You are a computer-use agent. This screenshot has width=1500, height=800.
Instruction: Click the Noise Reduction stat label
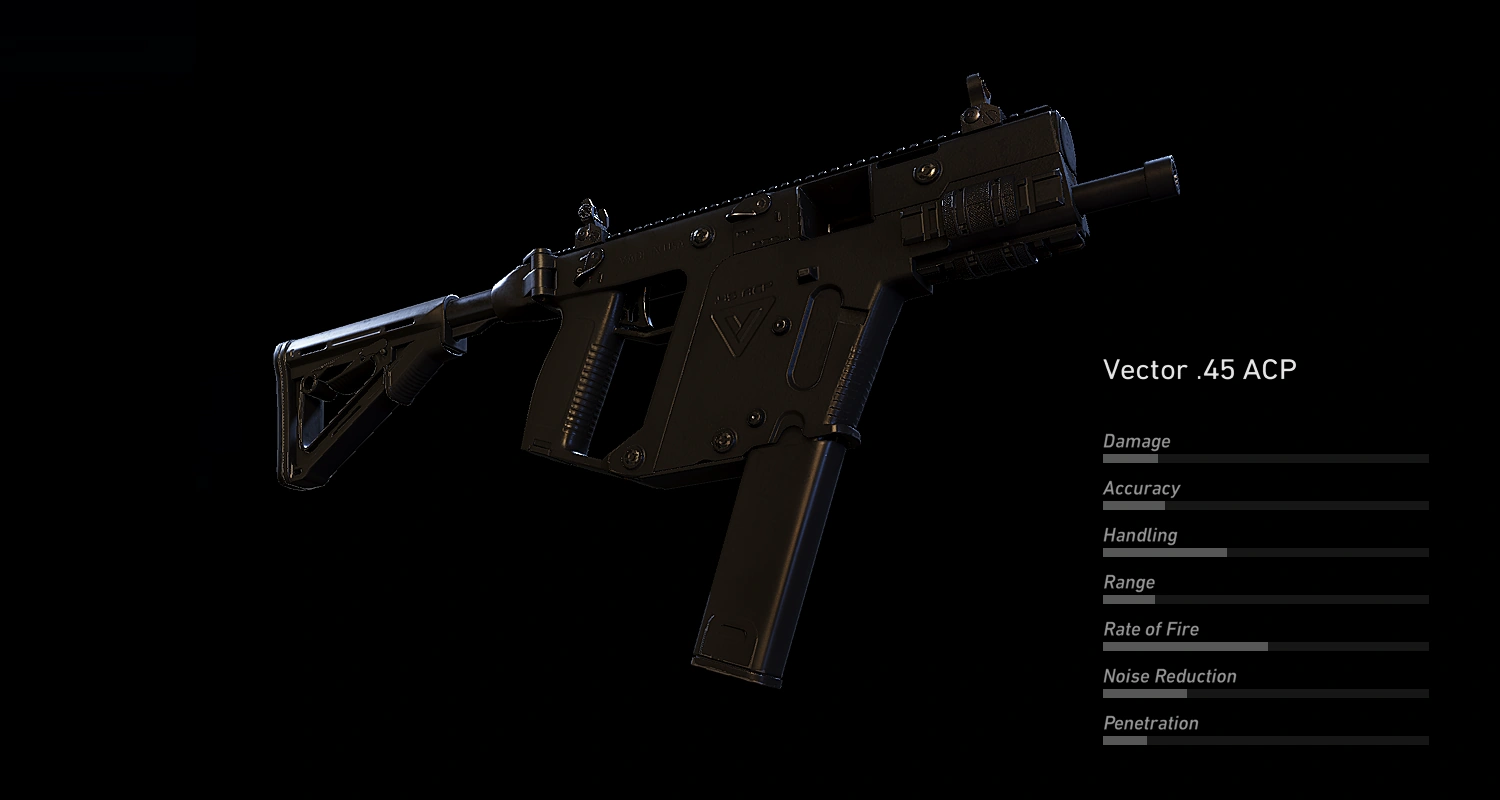click(x=1169, y=676)
